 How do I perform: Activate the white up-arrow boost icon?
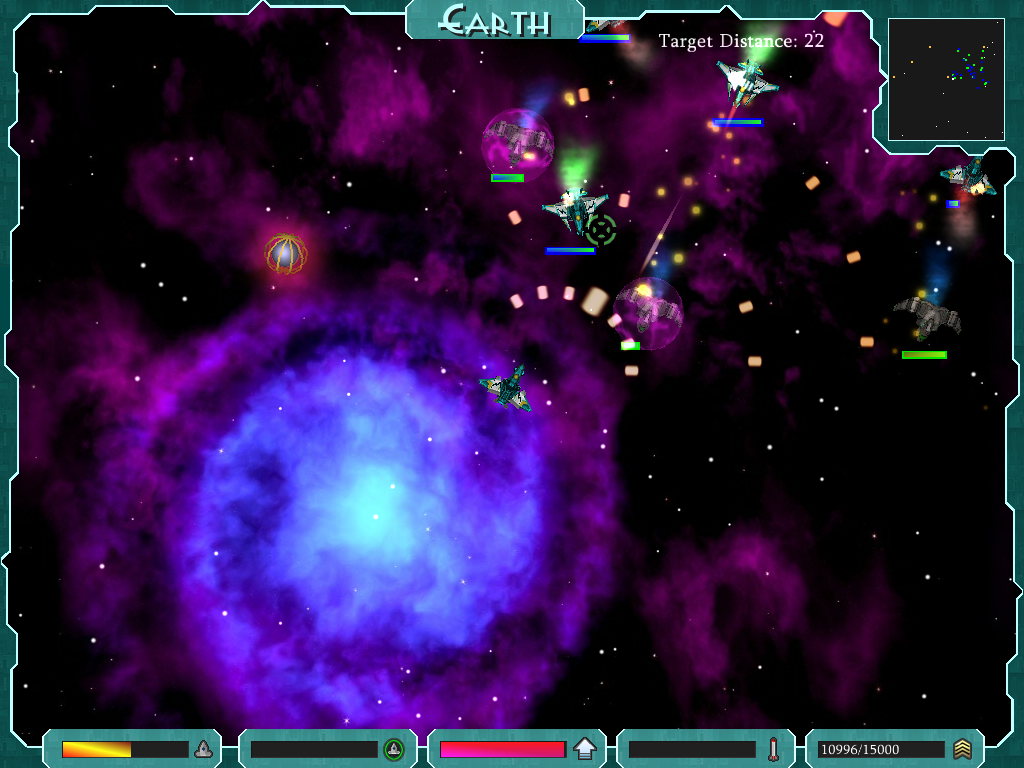click(585, 749)
